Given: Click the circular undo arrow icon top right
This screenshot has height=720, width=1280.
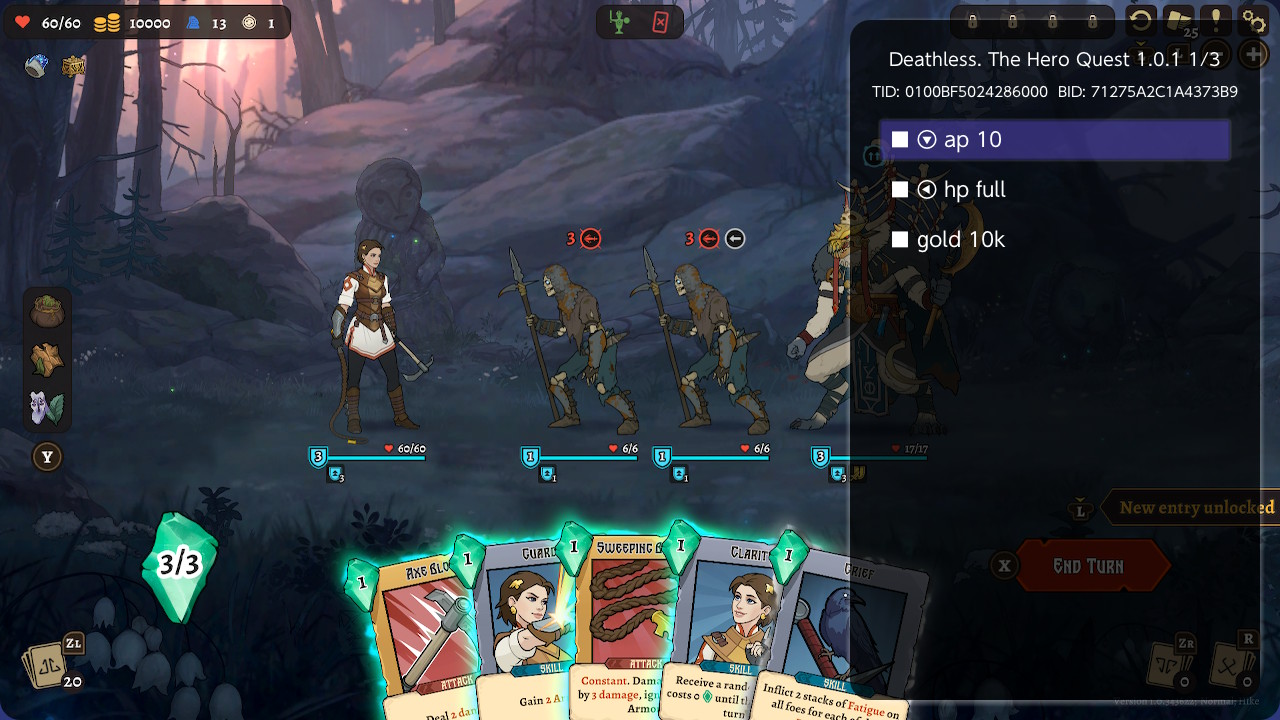Looking at the screenshot, I should 1140,21.
